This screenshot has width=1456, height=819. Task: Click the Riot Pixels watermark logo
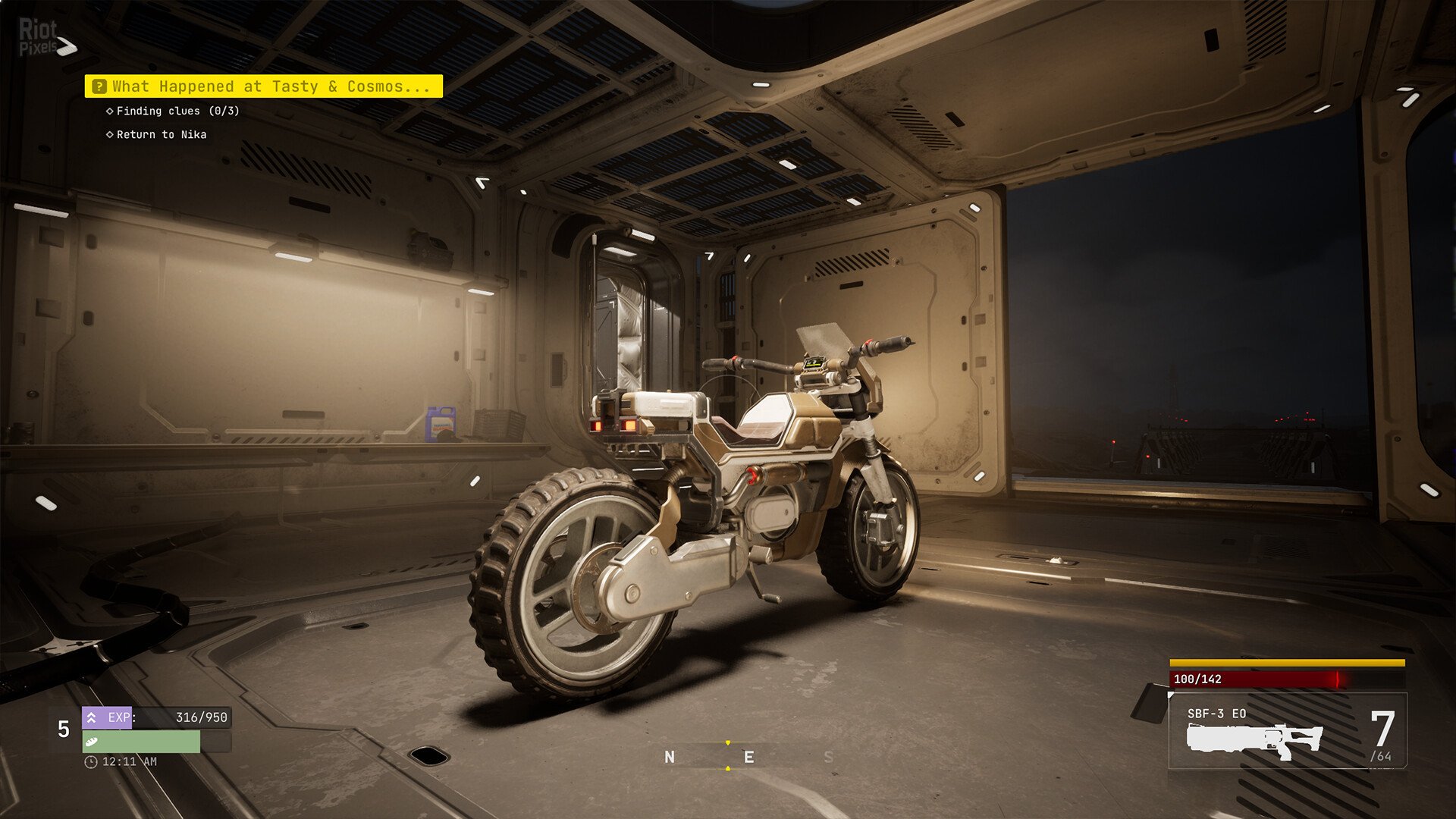(x=45, y=38)
